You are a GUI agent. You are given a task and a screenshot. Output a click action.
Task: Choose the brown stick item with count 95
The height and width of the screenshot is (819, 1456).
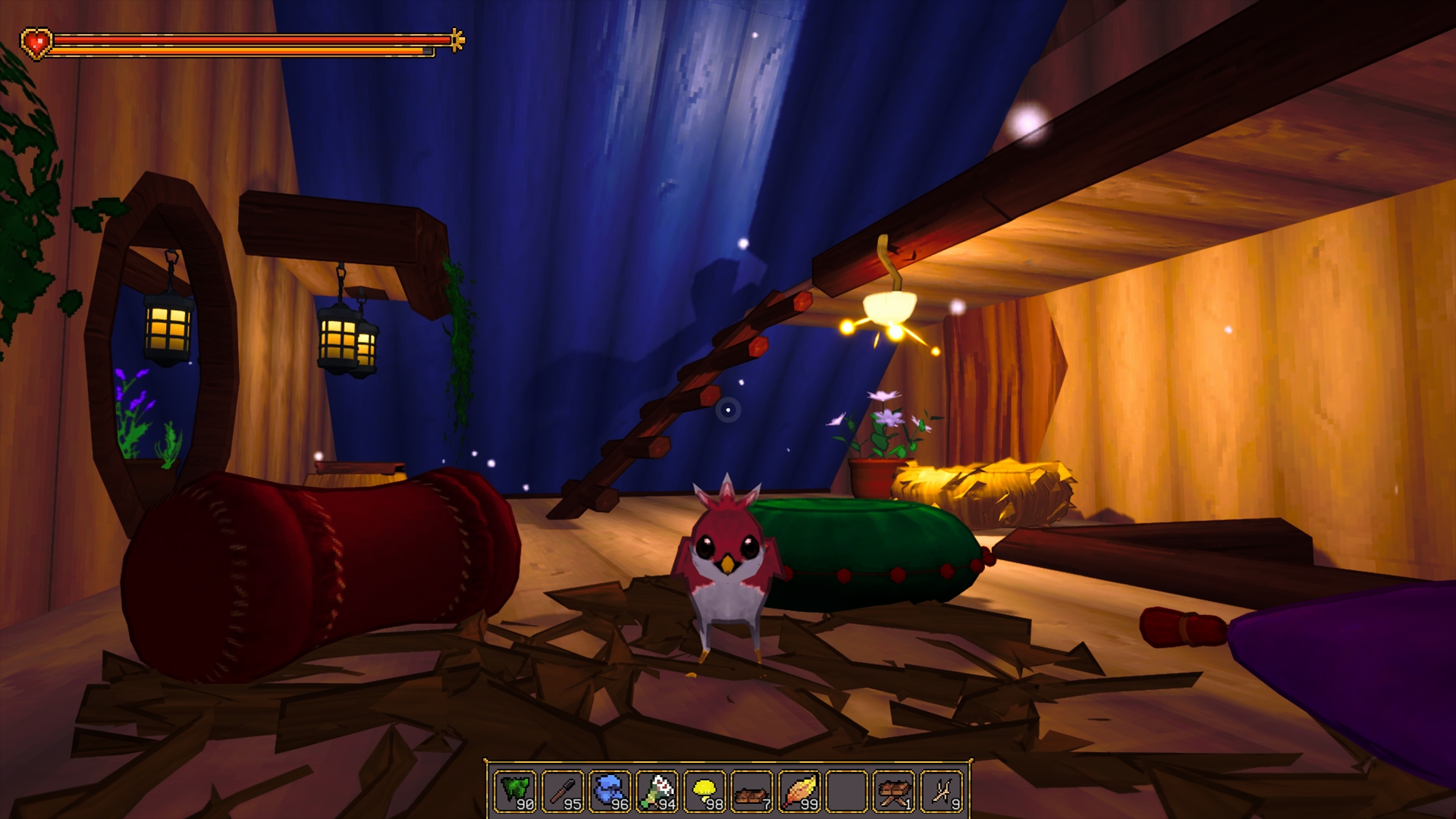[563, 791]
